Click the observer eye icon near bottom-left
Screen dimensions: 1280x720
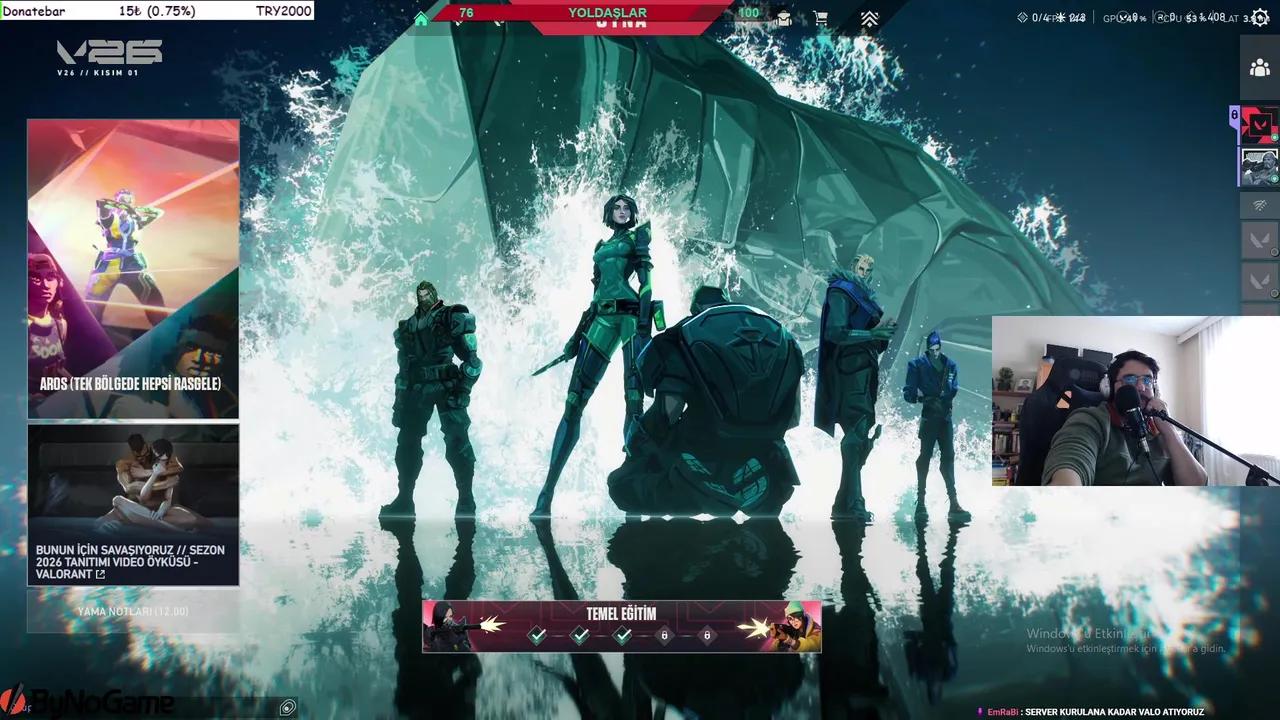pyautogui.click(x=287, y=707)
